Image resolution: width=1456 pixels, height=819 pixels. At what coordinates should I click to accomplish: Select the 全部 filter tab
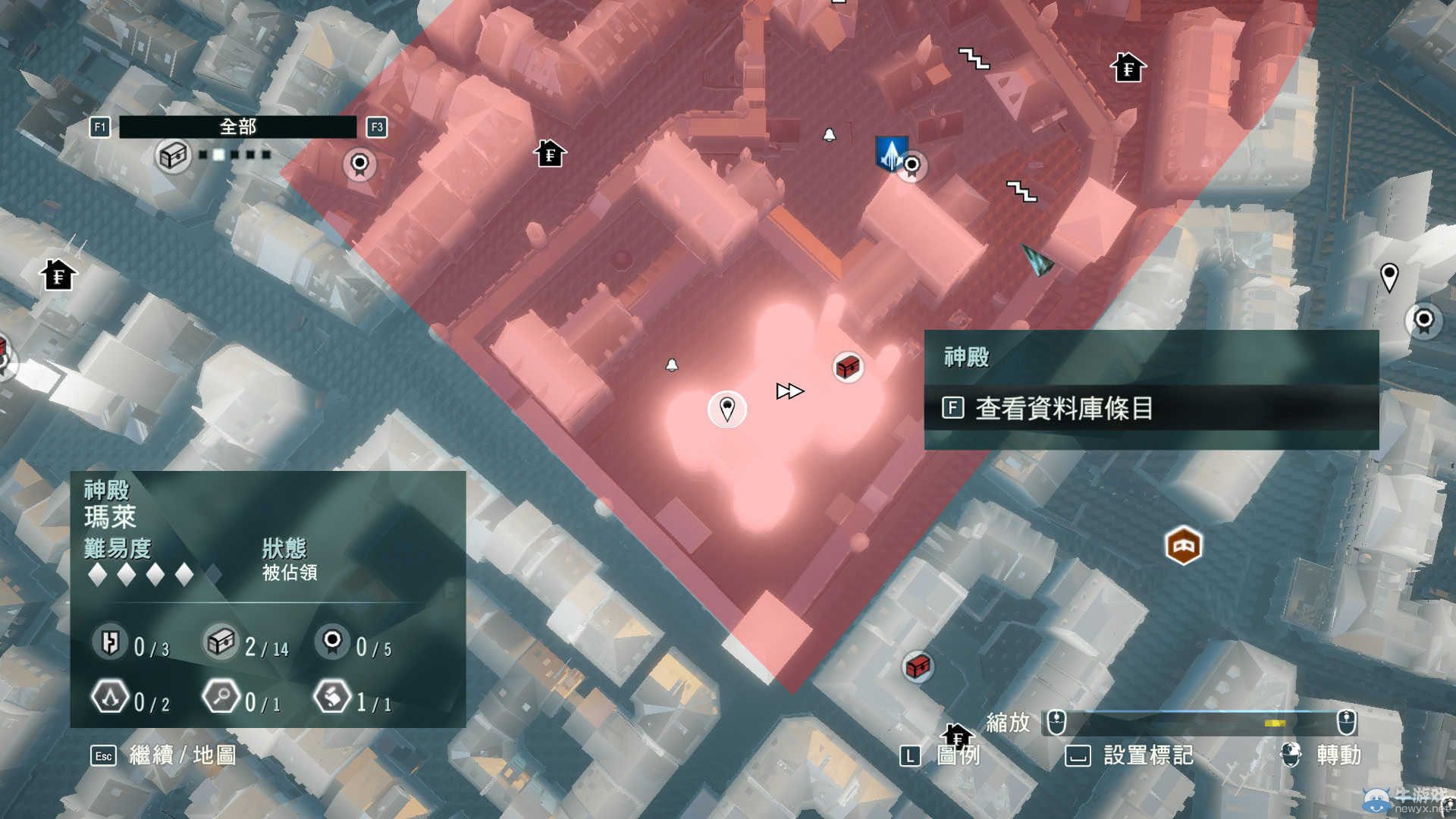[x=239, y=127]
